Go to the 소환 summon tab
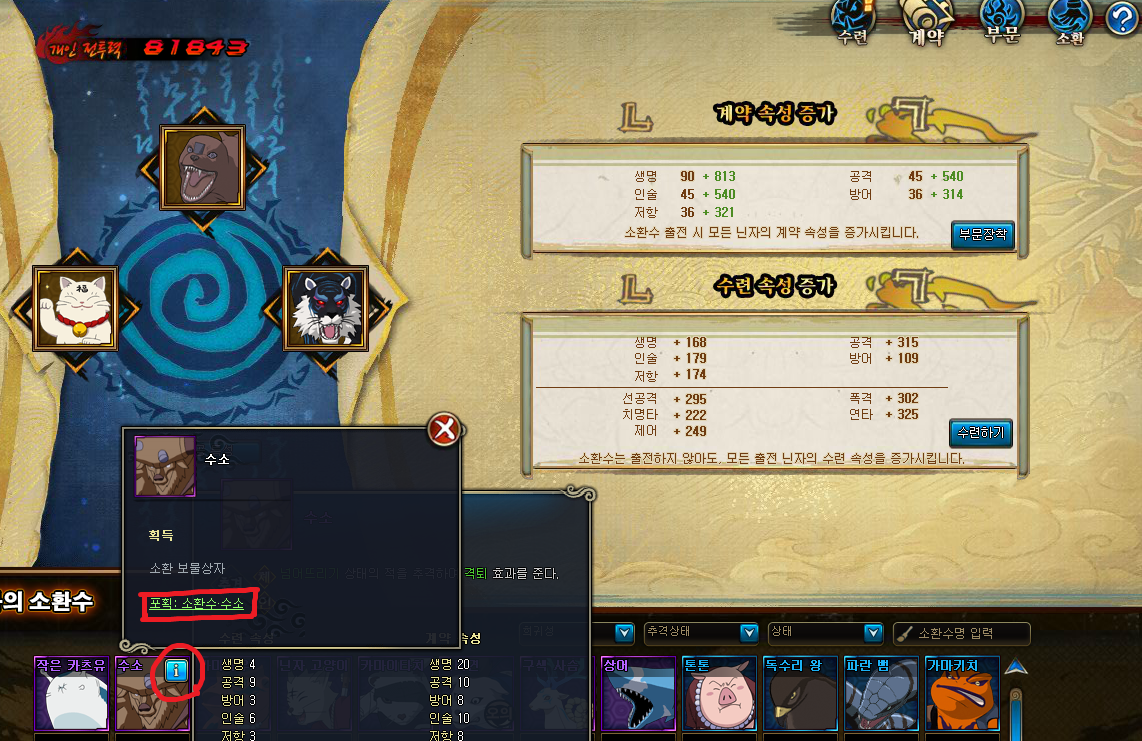Image resolution: width=1142 pixels, height=741 pixels. [1069, 22]
